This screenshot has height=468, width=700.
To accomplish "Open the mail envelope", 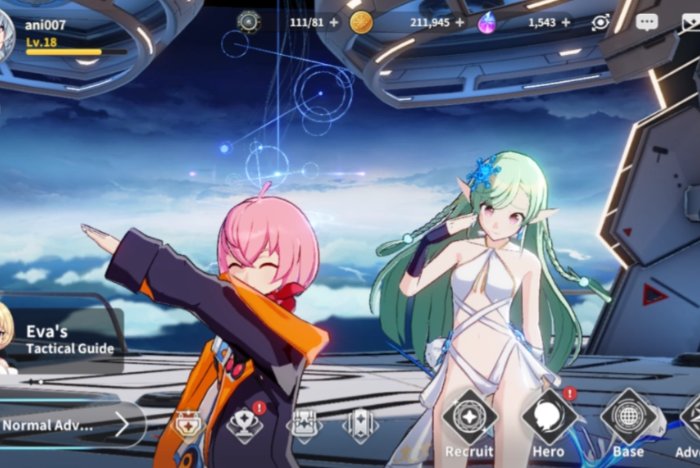I will pyautogui.click(x=691, y=22).
